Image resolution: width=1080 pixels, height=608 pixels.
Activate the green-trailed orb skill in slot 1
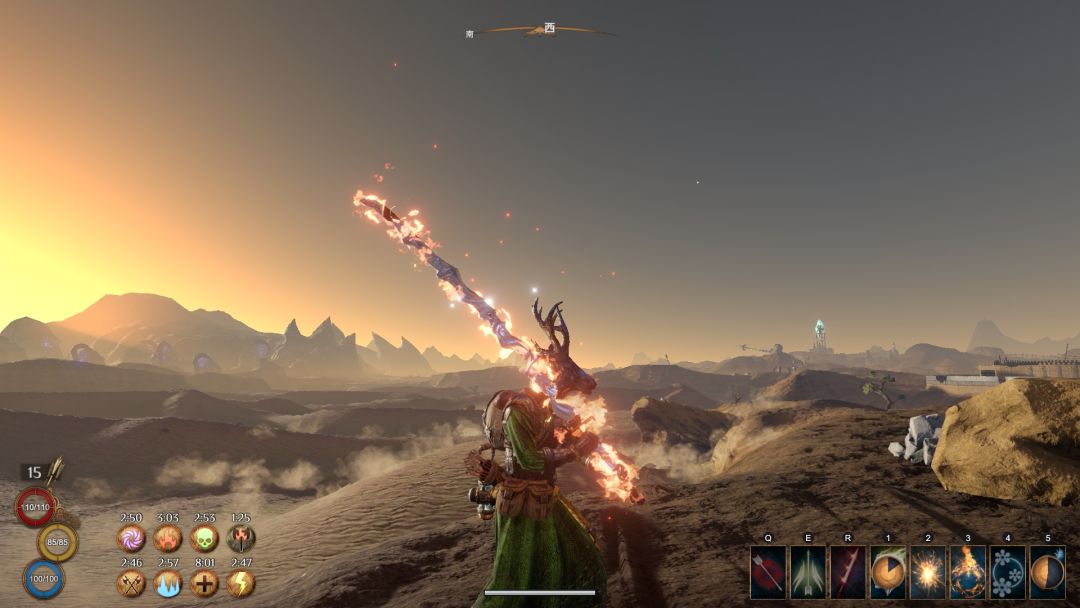pyautogui.click(x=888, y=572)
